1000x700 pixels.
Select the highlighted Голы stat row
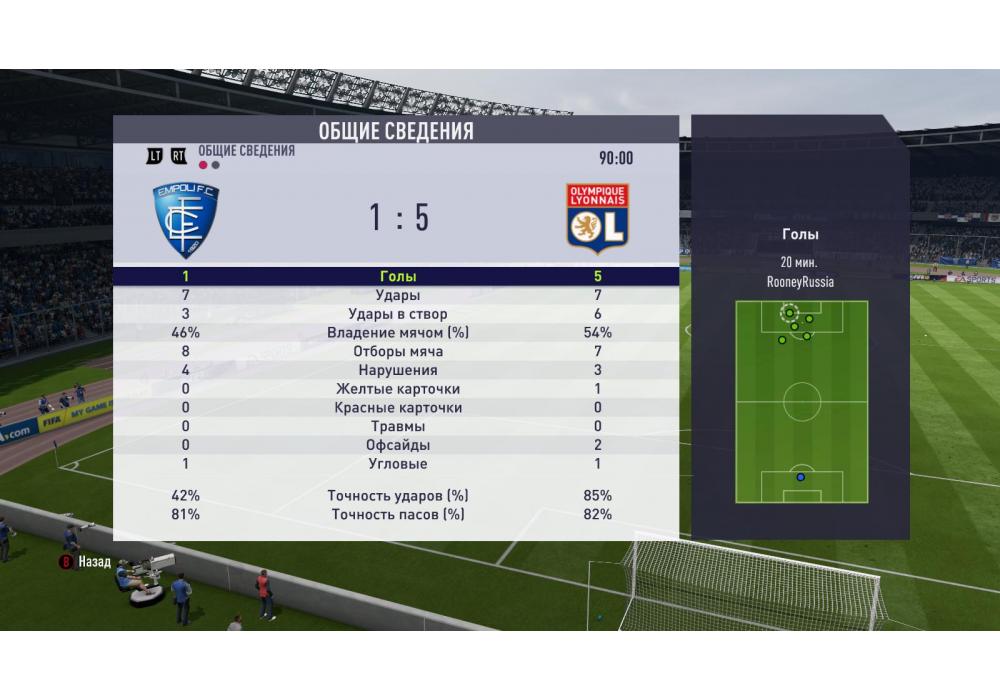pyautogui.click(x=396, y=277)
